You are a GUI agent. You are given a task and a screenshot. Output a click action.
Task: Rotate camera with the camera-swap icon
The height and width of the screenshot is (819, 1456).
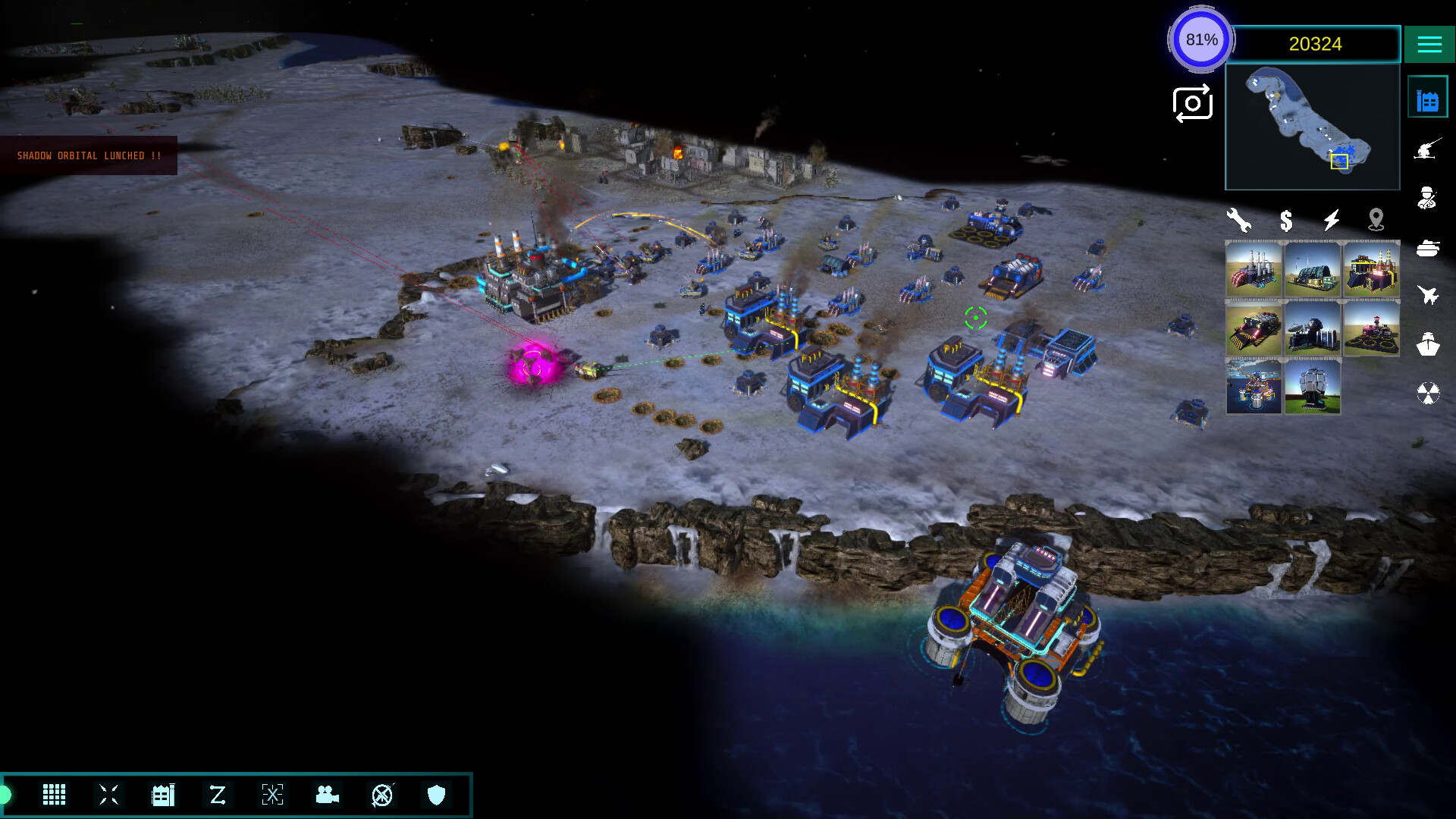pos(1192,104)
